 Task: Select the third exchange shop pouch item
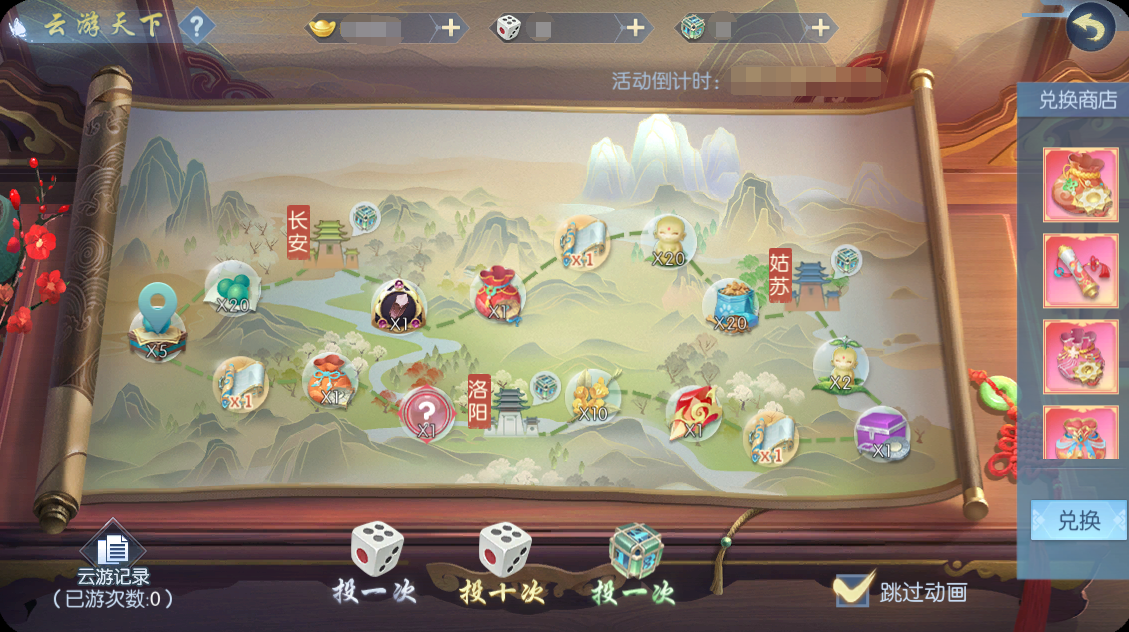1080,356
